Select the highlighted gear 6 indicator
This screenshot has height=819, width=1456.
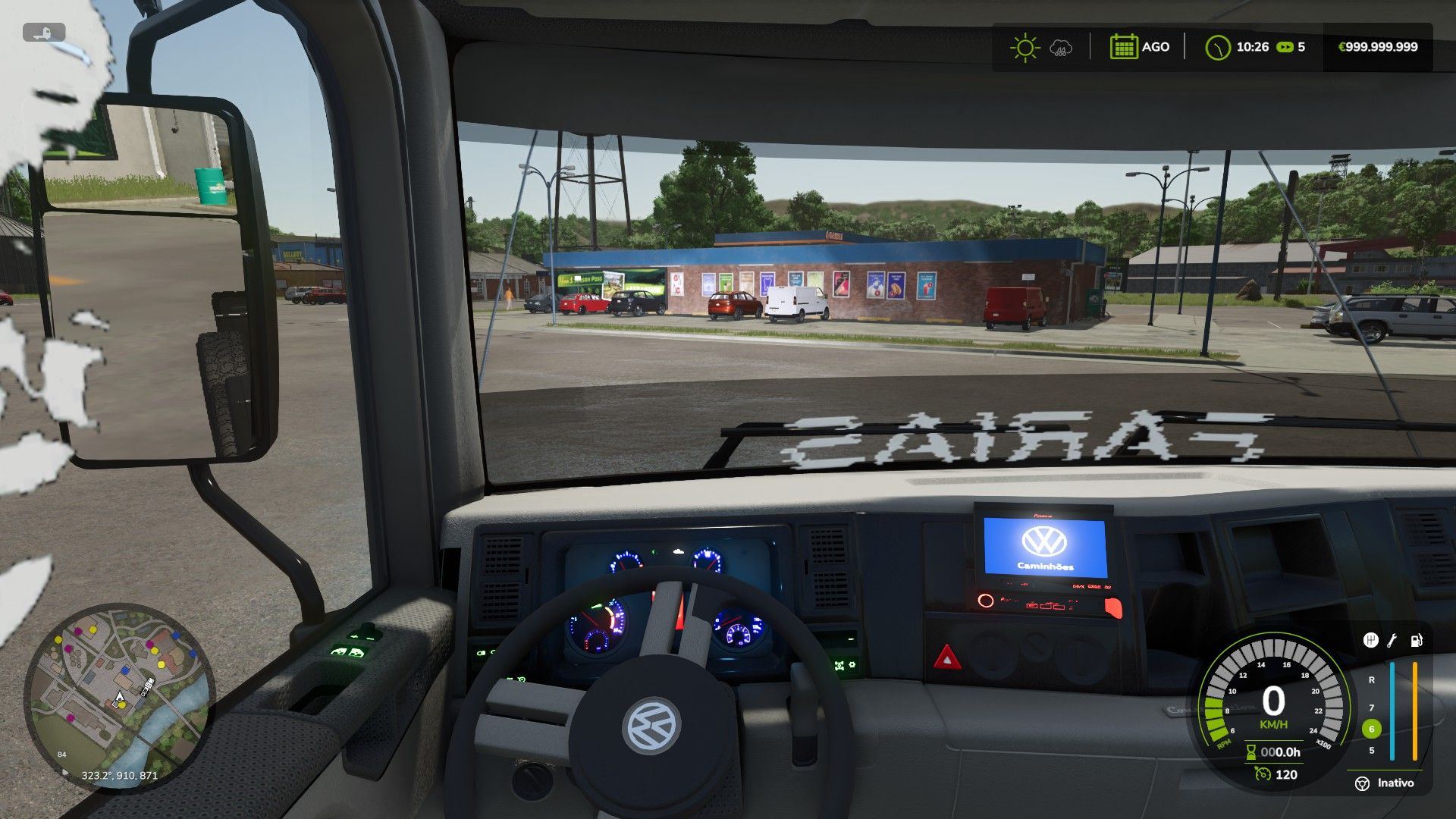click(x=1371, y=729)
